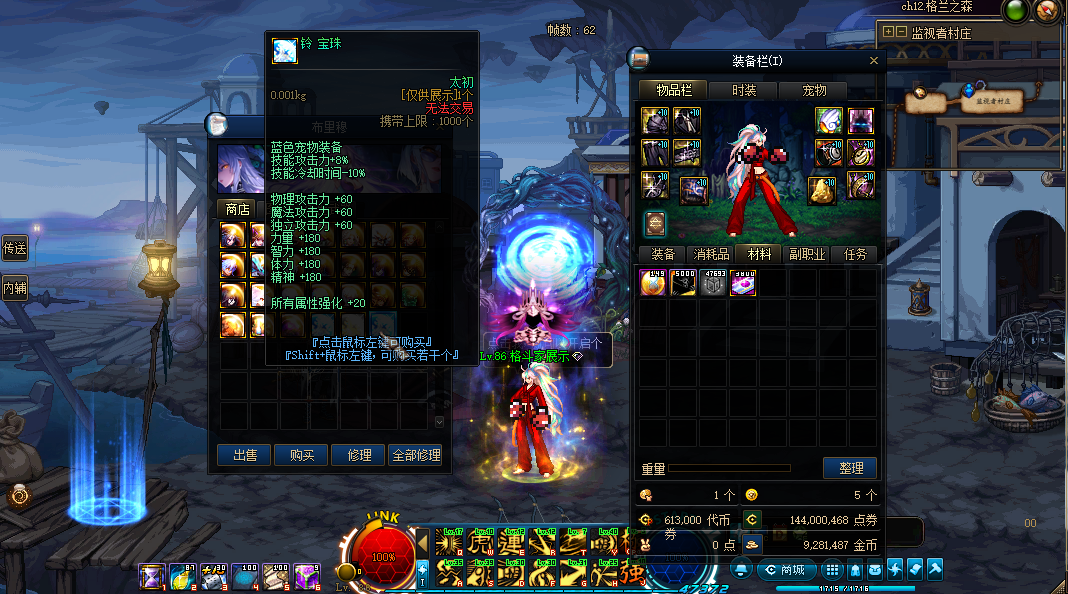The height and width of the screenshot is (594, 1068).
Task: Click the 整理 sort inventory button
Action: 849,468
